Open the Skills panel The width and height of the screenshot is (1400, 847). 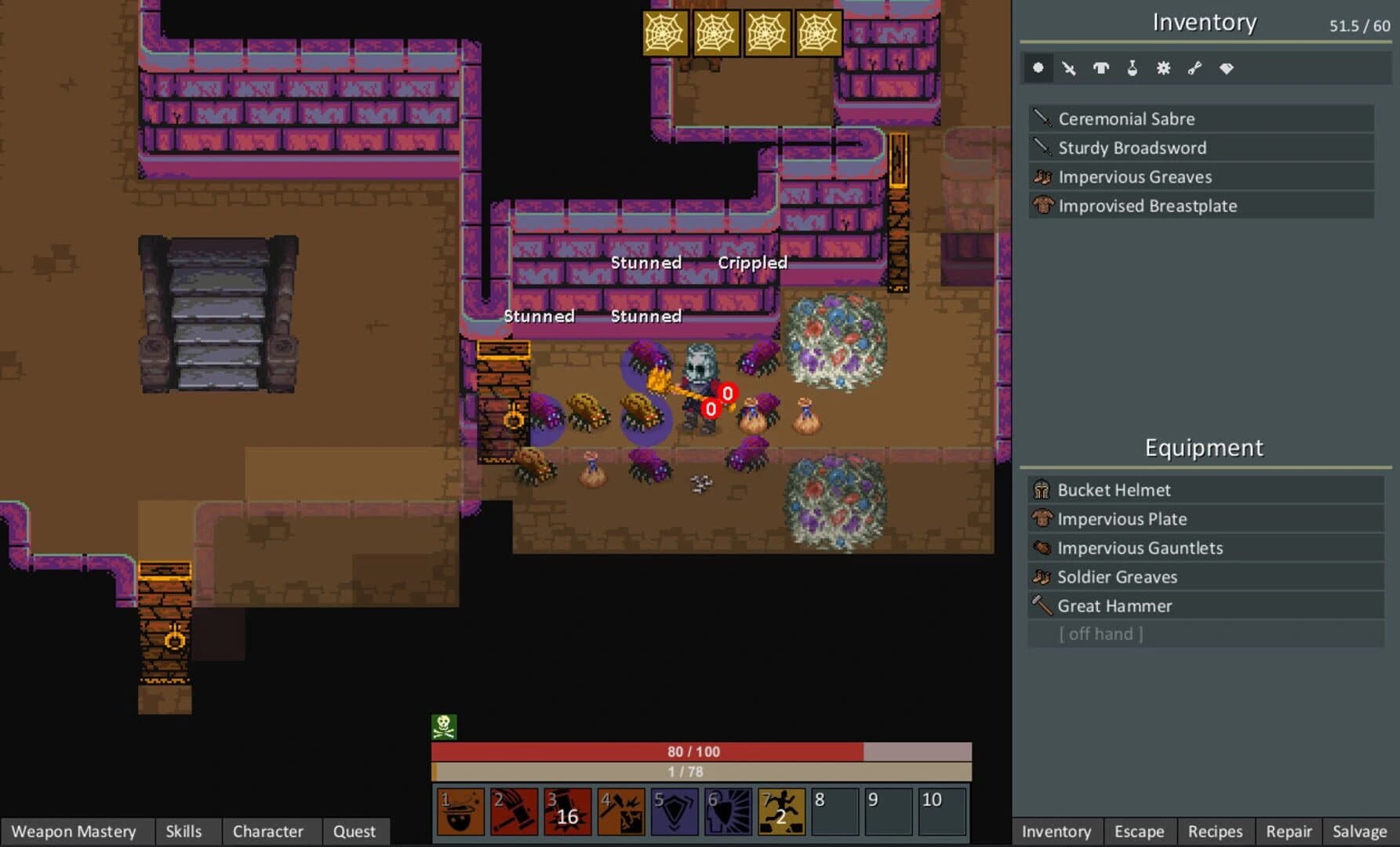[x=182, y=831]
